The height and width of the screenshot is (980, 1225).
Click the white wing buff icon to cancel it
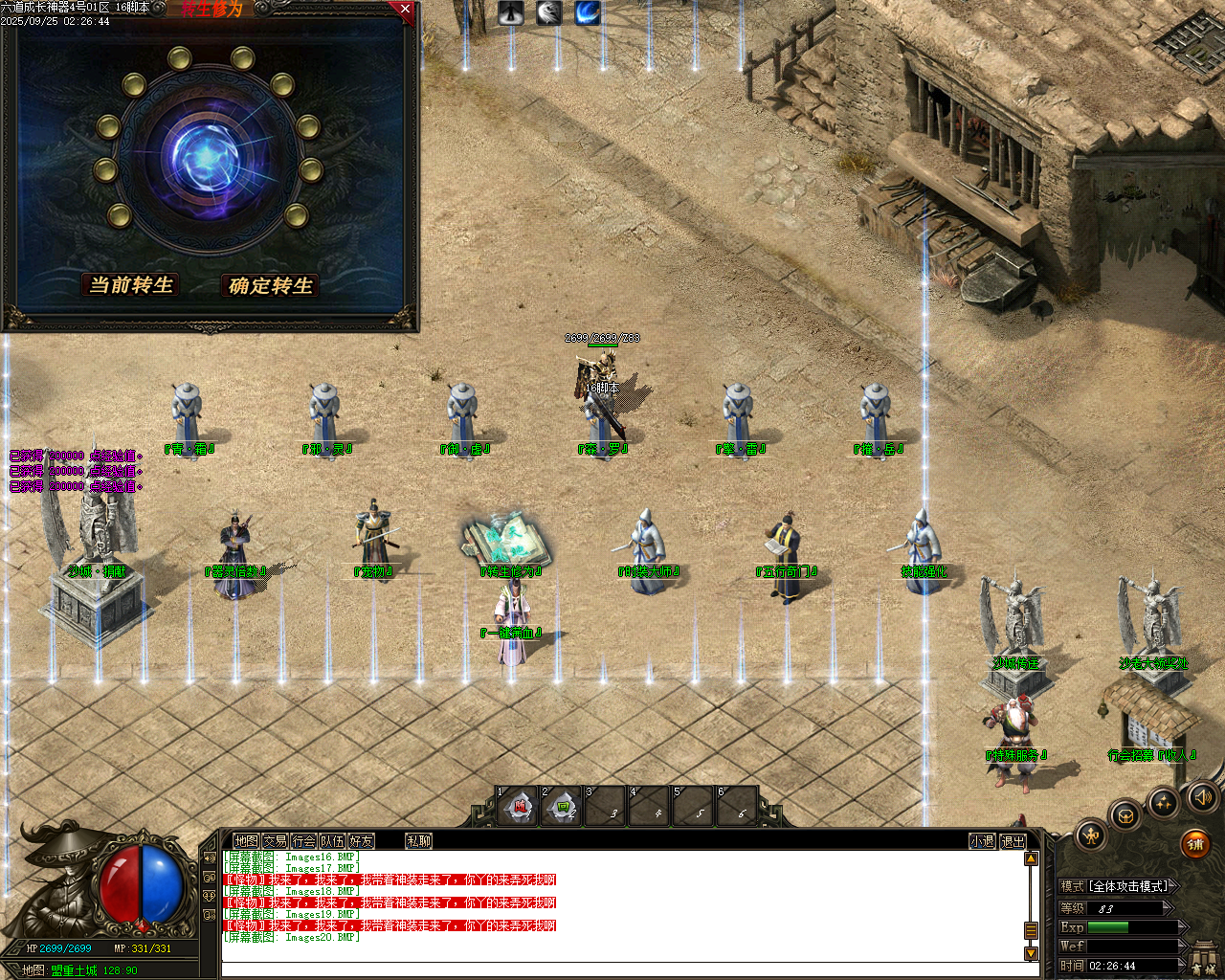coord(548,12)
